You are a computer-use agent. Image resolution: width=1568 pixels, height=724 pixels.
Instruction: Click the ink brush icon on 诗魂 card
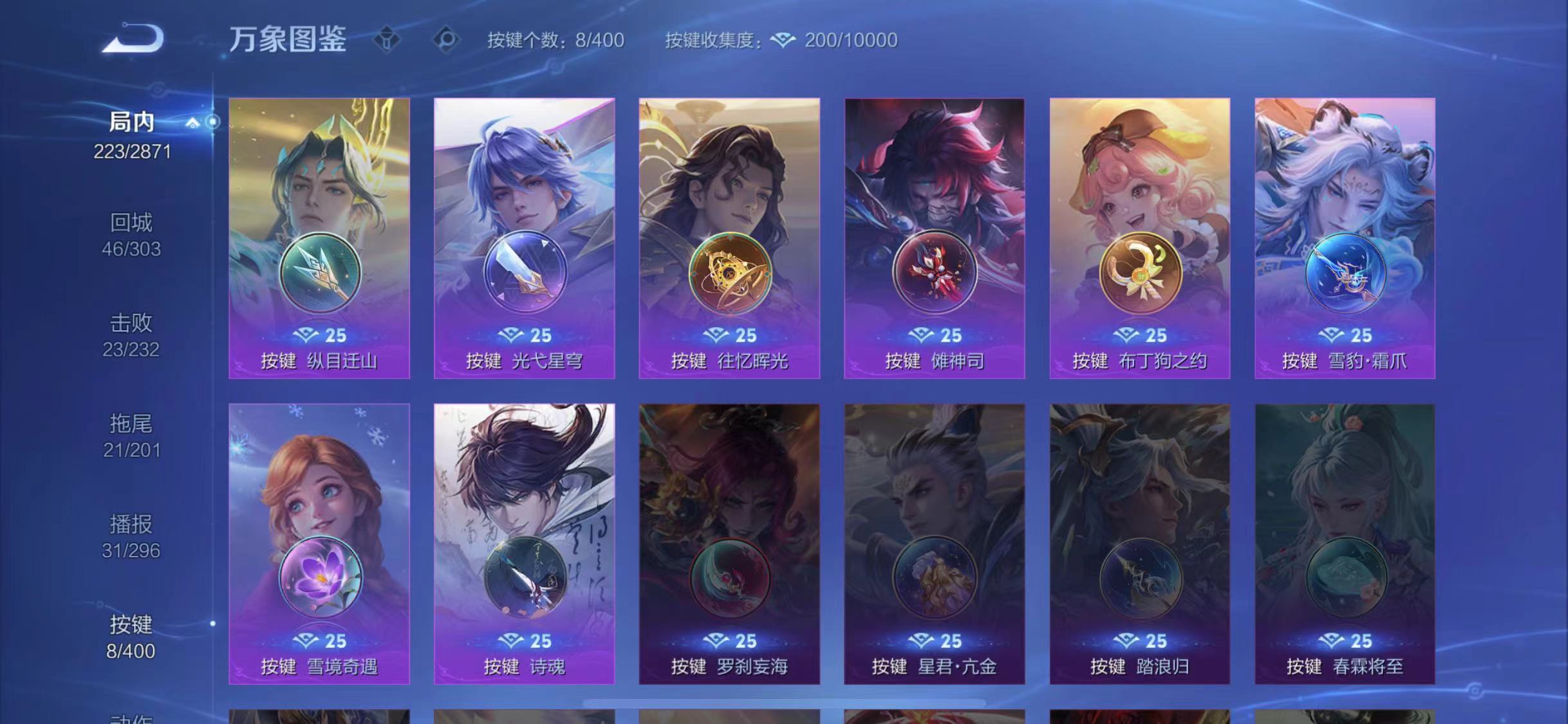[x=525, y=578]
